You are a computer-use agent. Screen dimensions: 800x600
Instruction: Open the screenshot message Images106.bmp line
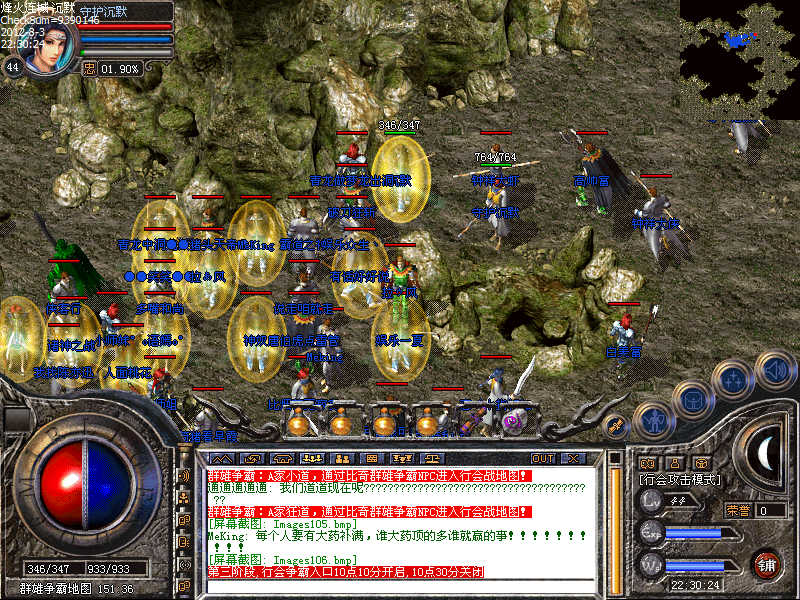click(x=282, y=559)
